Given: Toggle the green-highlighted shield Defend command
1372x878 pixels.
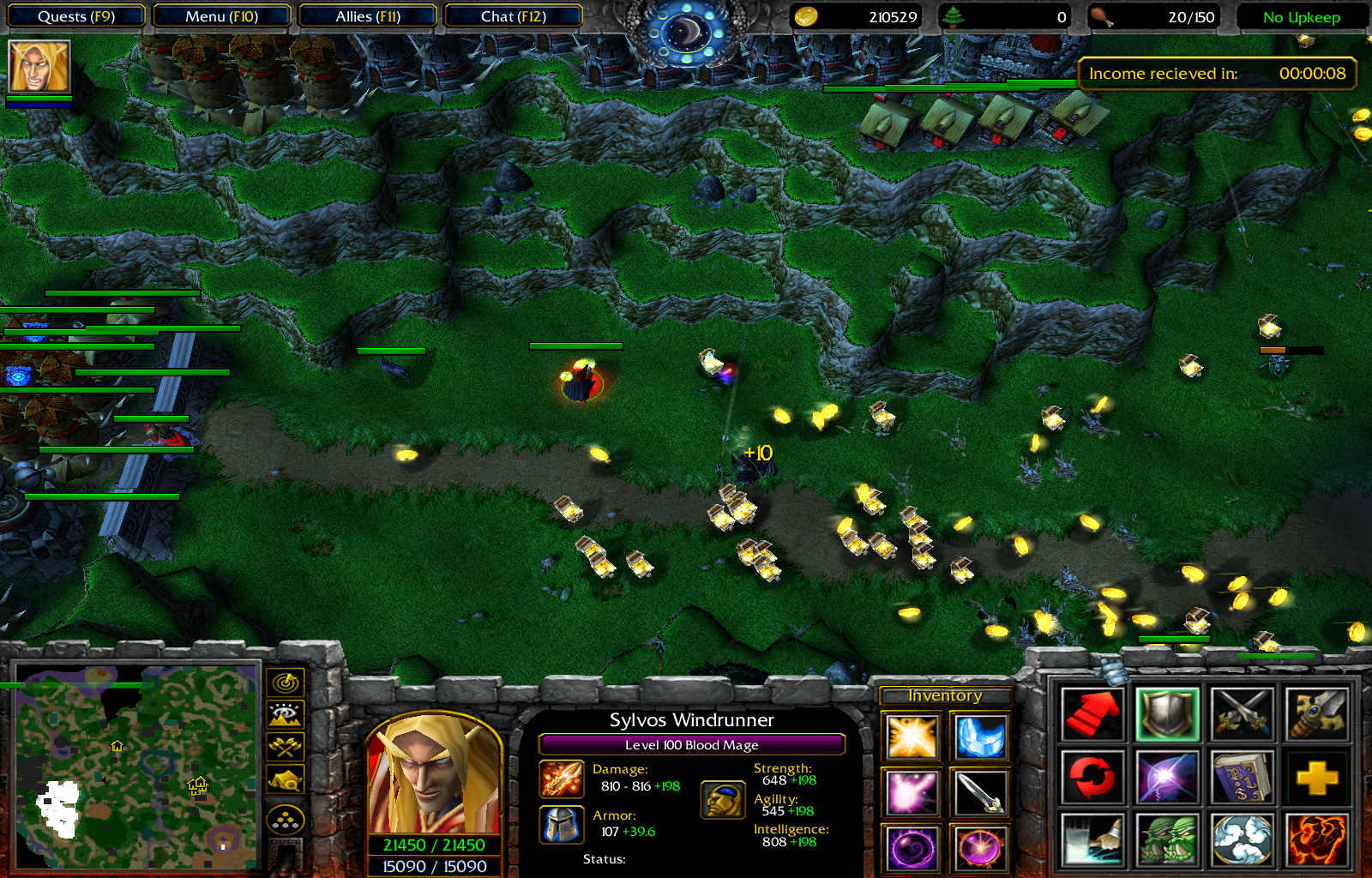Looking at the screenshot, I should click(1166, 718).
